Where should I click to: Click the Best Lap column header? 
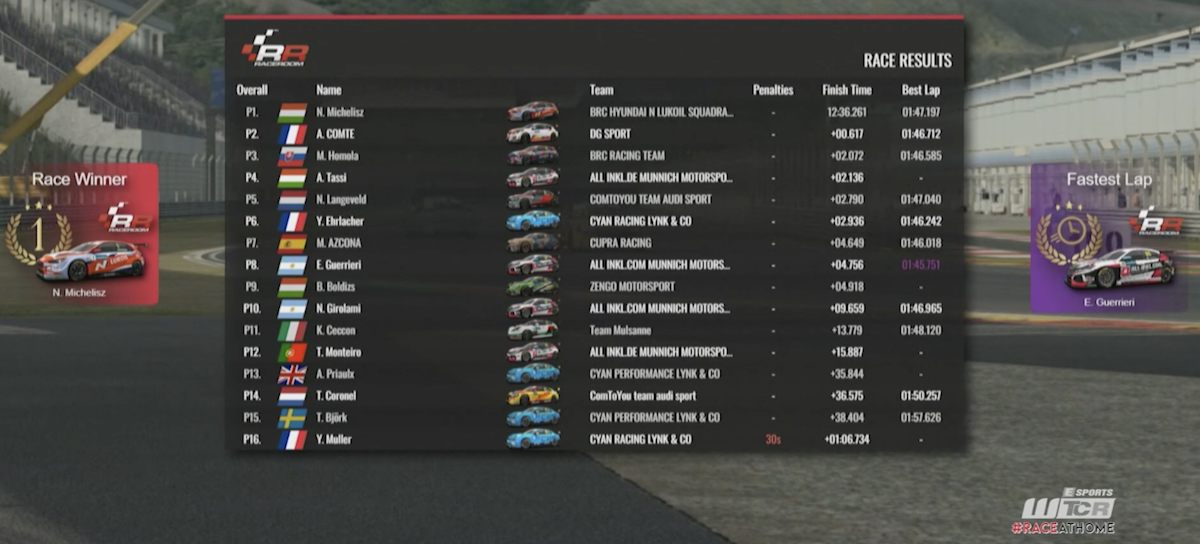point(919,90)
